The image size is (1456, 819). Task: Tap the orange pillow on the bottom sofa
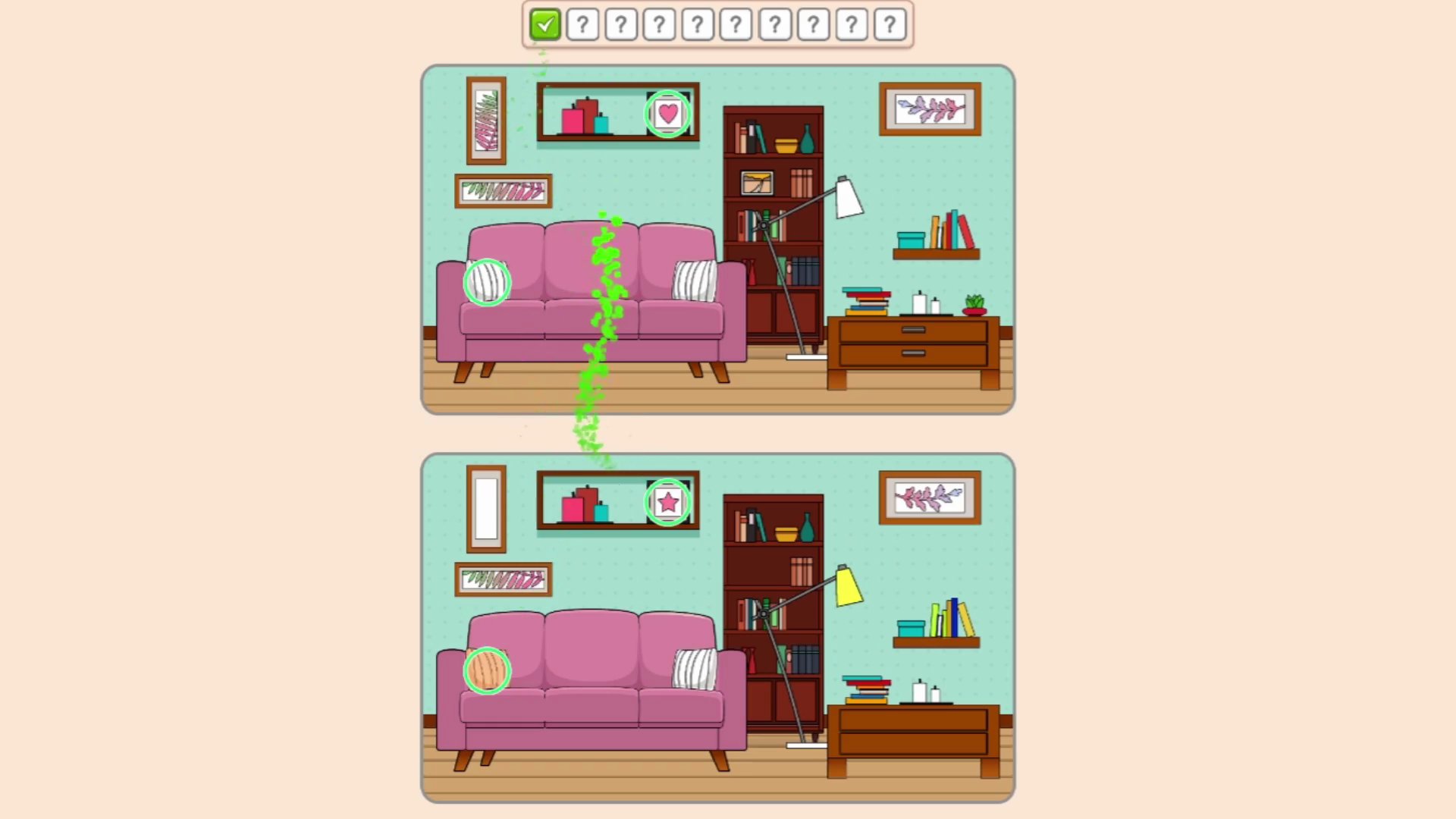click(x=489, y=671)
